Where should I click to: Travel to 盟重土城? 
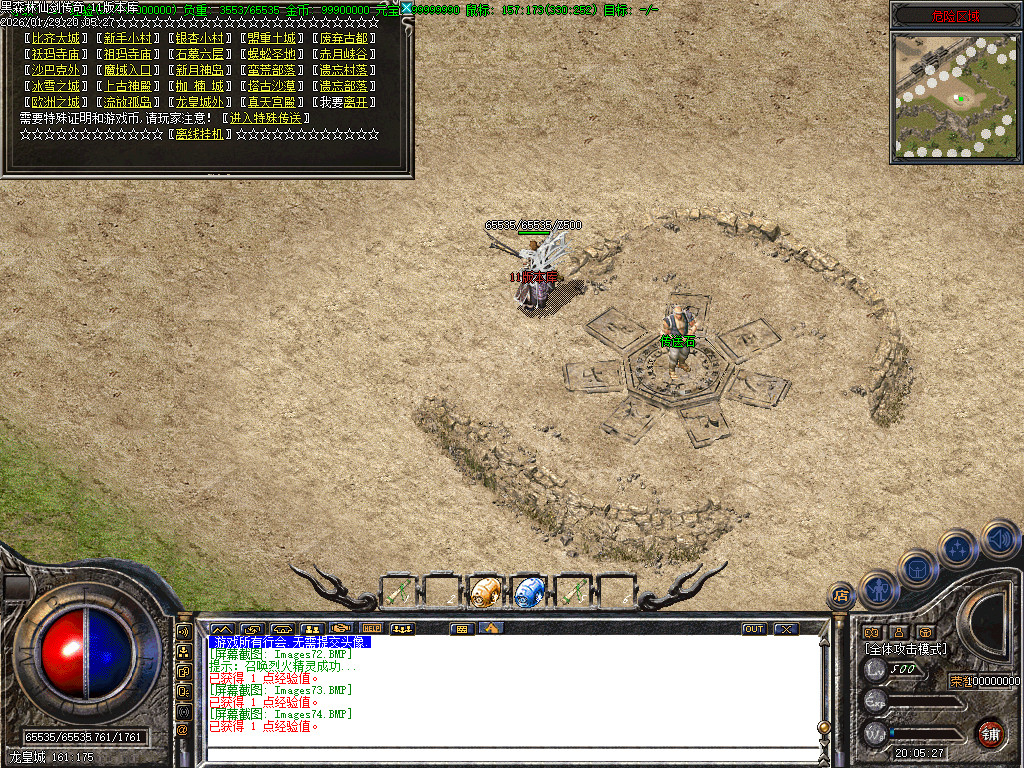(x=270, y=39)
